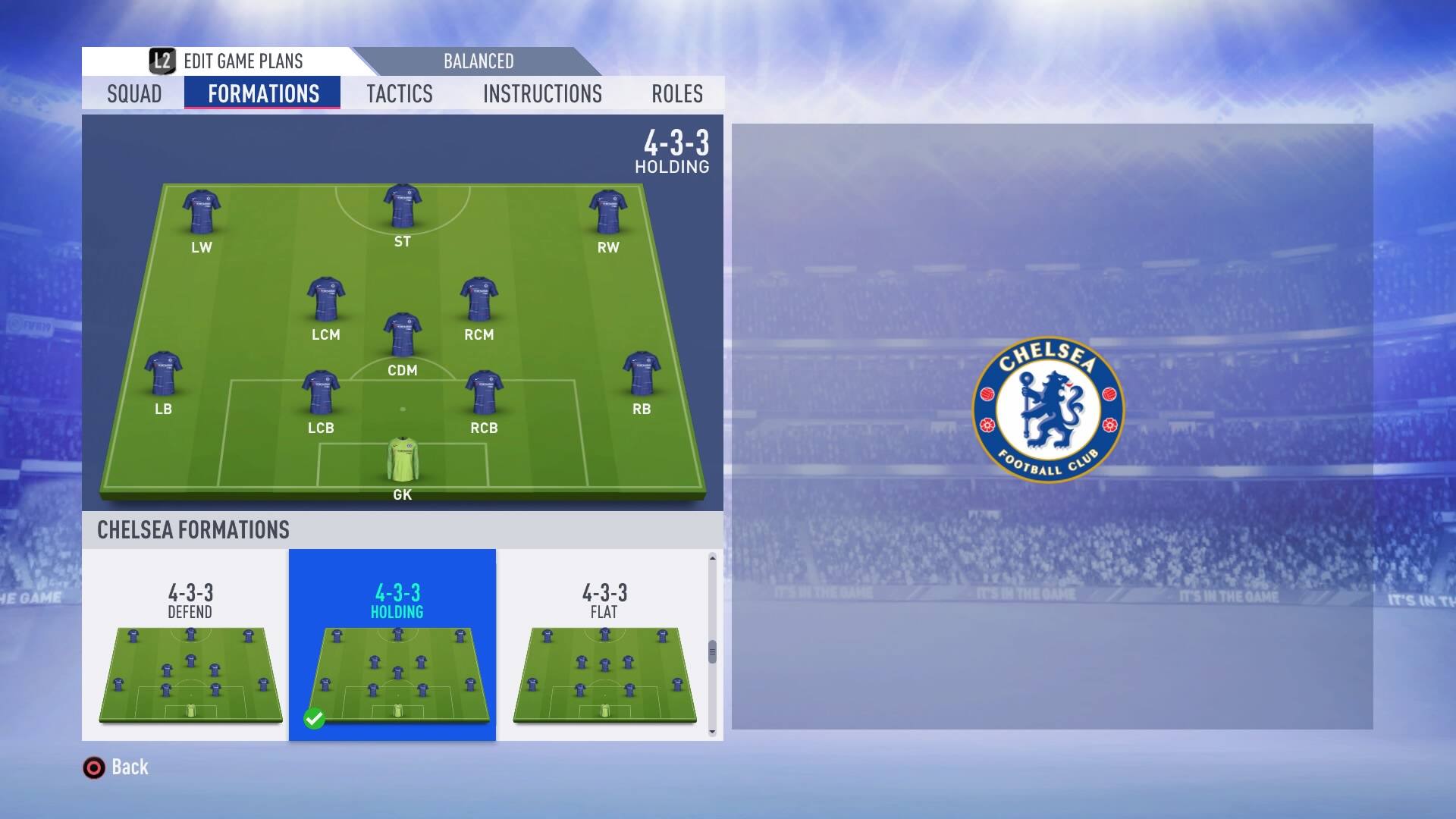Select the goalkeeper shirt on the pitch
The width and height of the screenshot is (1456, 819).
(x=403, y=460)
